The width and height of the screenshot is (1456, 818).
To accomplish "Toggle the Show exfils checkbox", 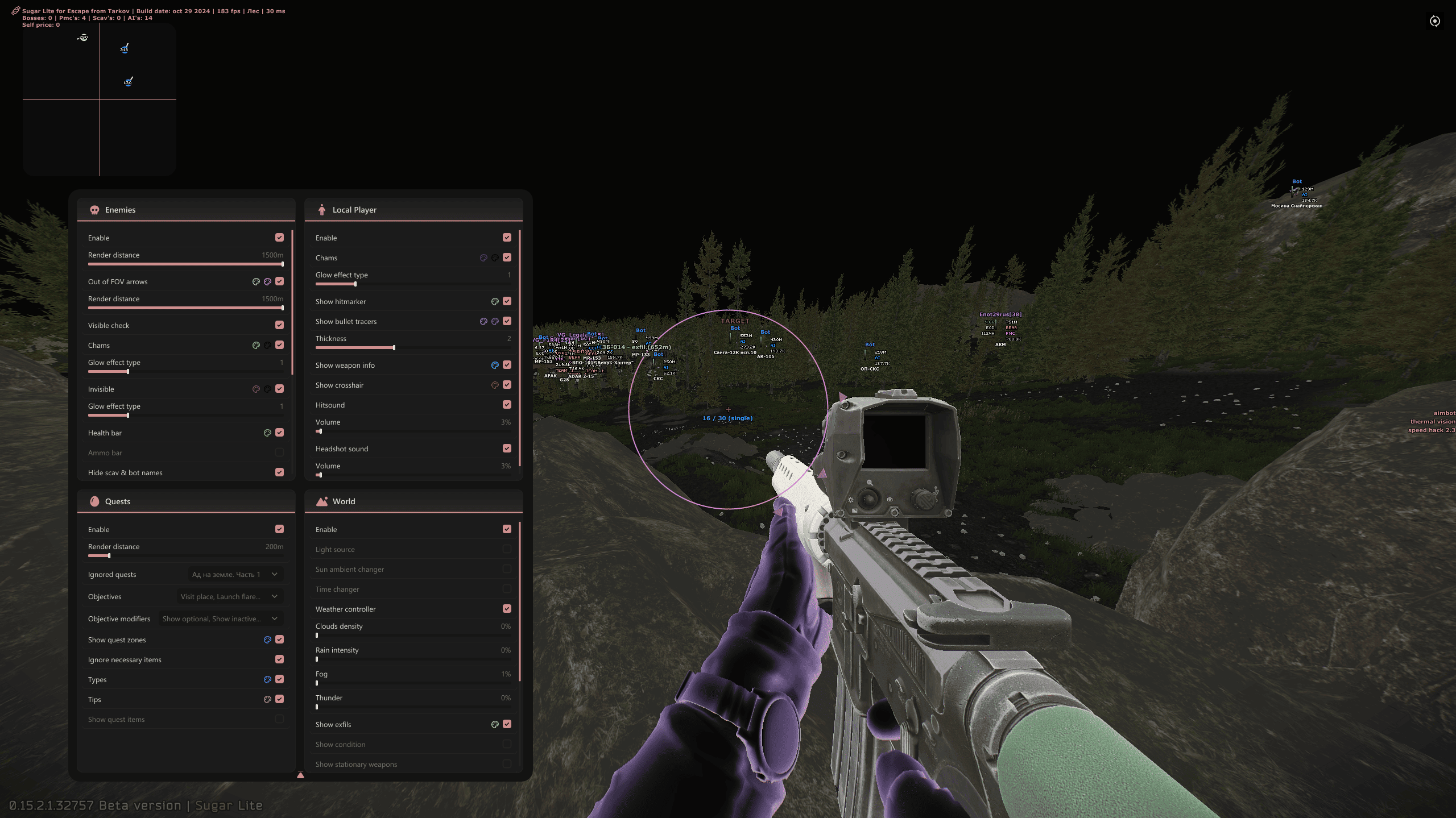I will click(507, 724).
